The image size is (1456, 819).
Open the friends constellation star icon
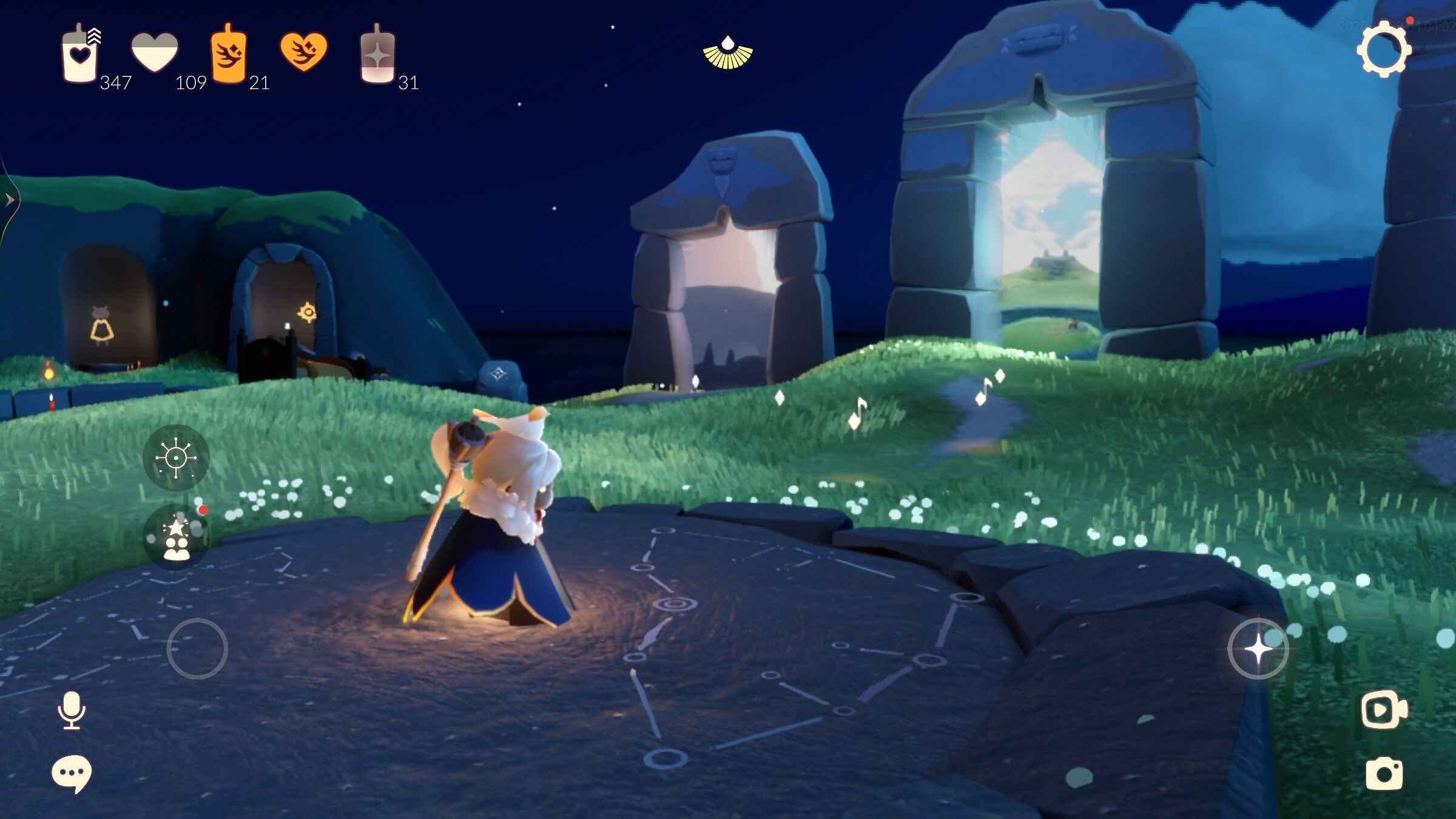pyautogui.click(x=177, y=538)
